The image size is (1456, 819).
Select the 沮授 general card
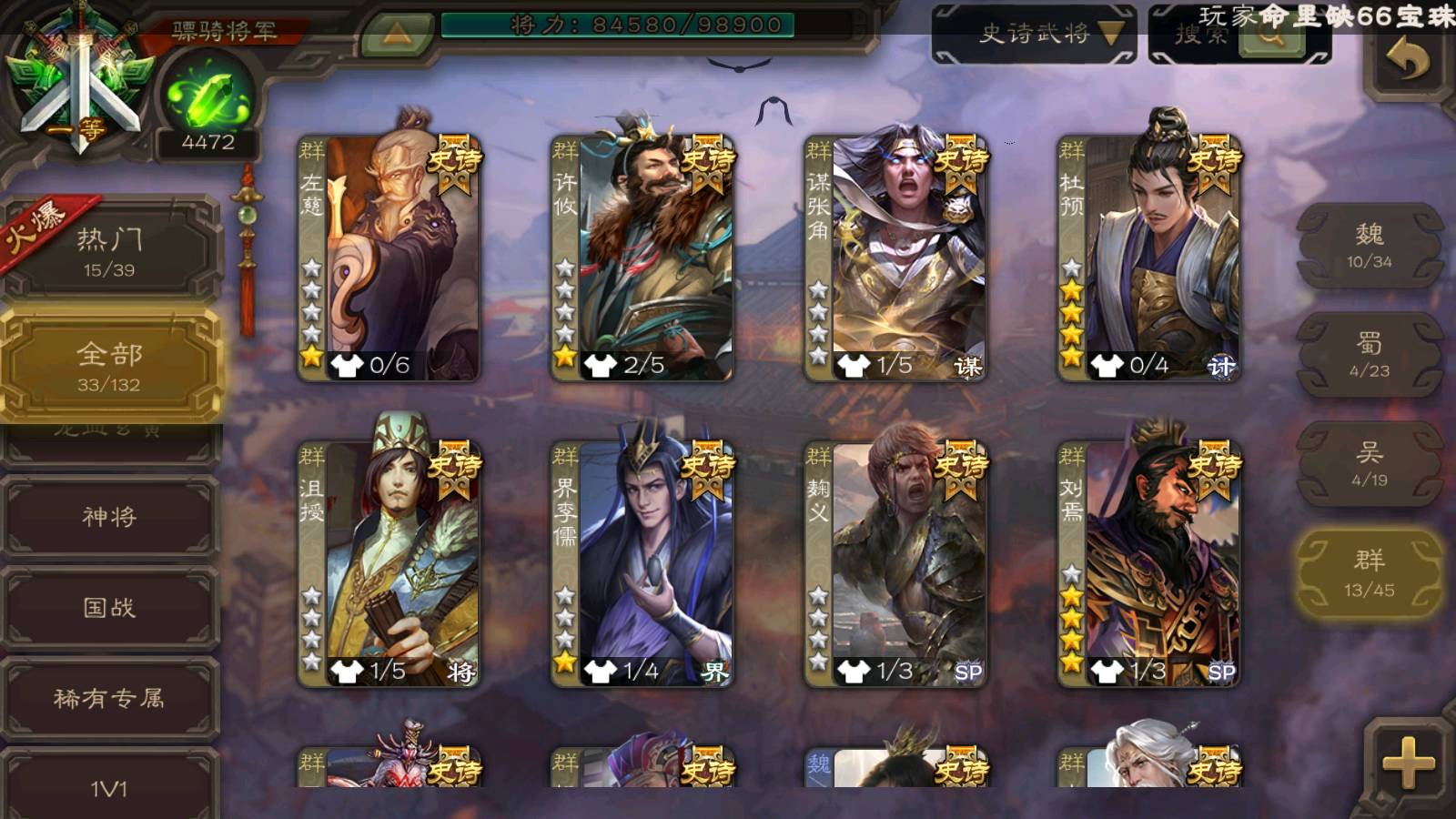(389, 562)
